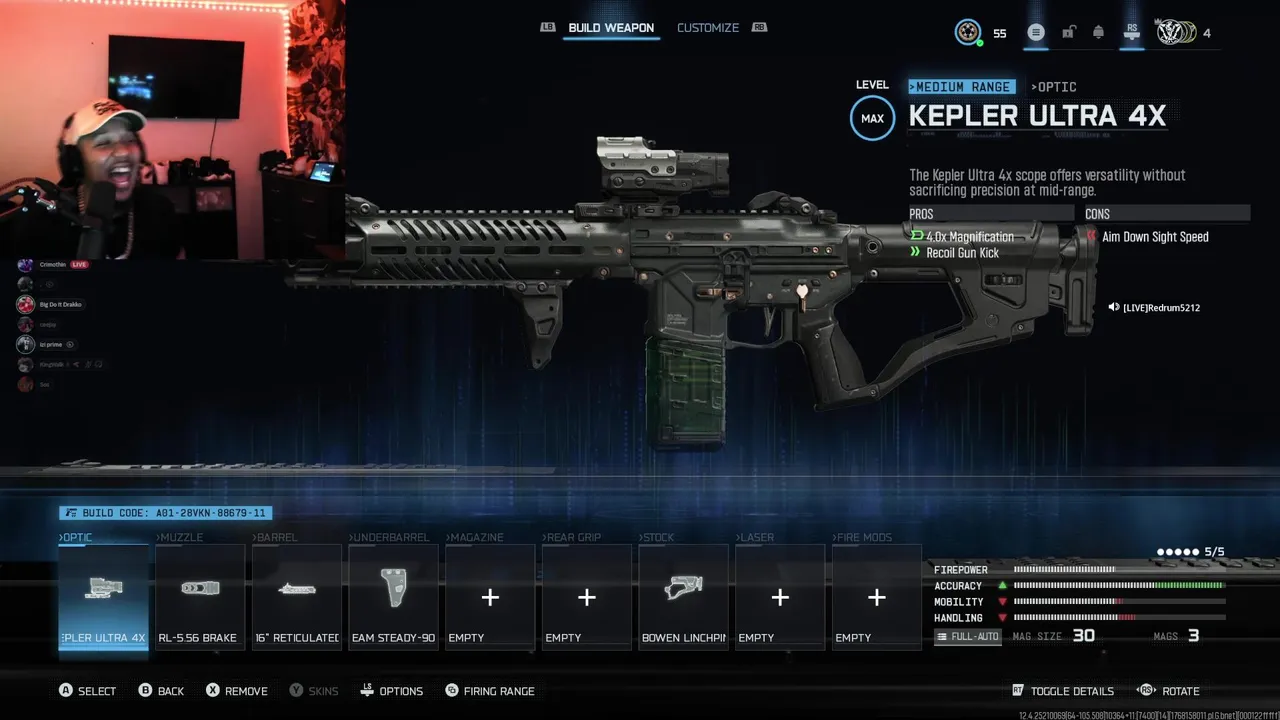Open the empty Fire Mods slot

877,597
